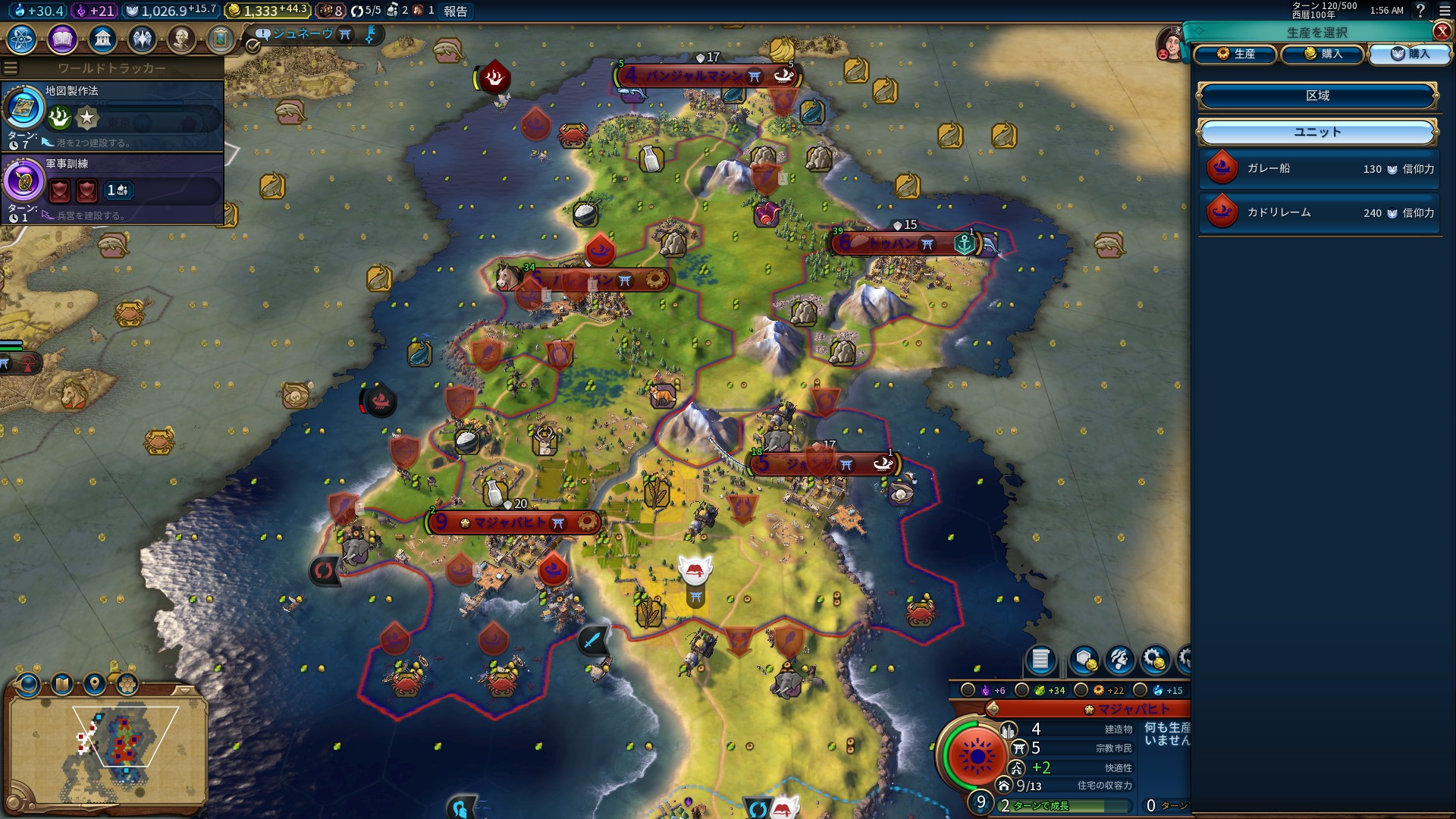Switch to the gold 購入 purchase tab

tap(1323, 54)
